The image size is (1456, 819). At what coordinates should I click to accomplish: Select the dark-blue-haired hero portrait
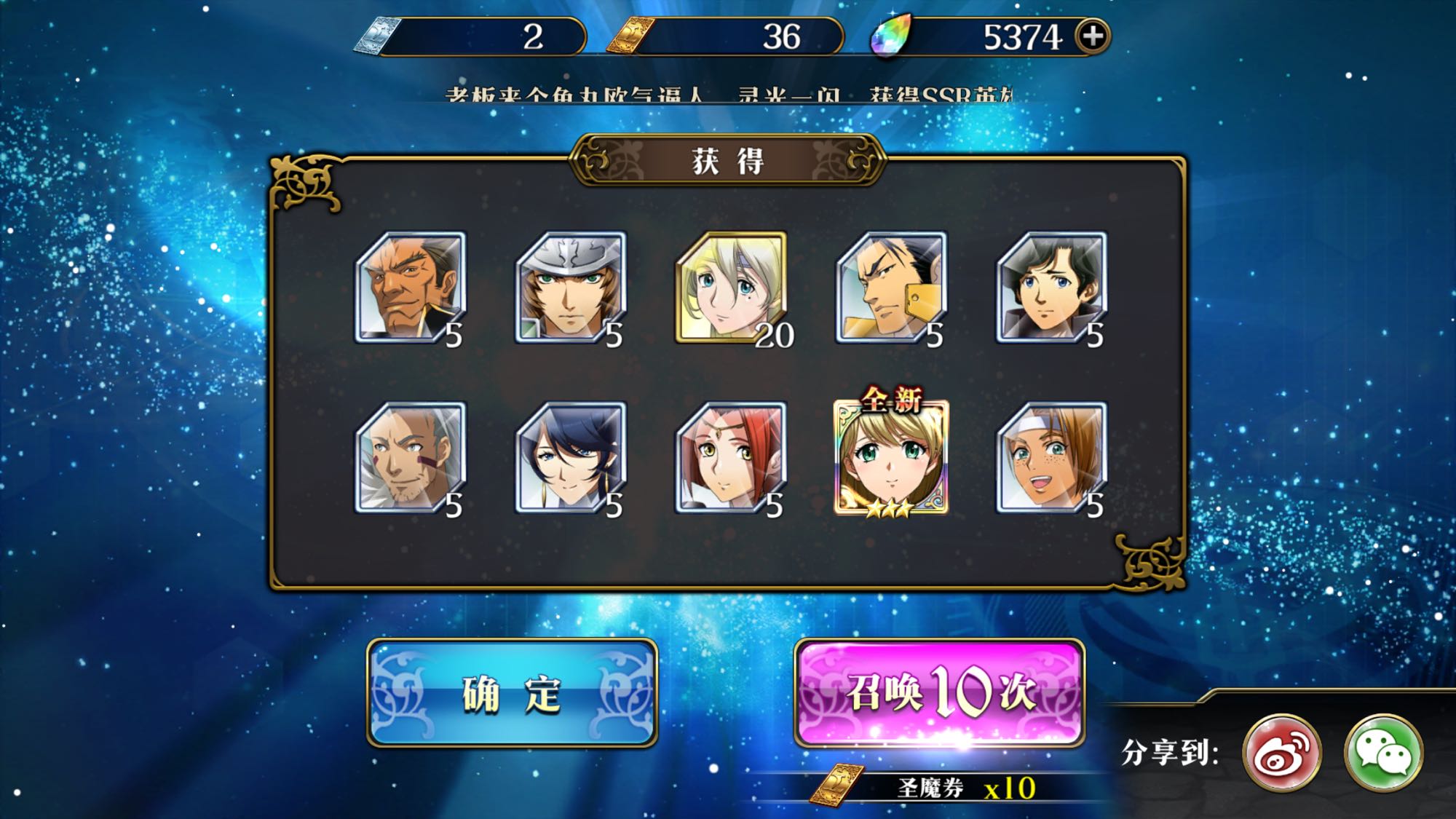[x=570, y=458]
